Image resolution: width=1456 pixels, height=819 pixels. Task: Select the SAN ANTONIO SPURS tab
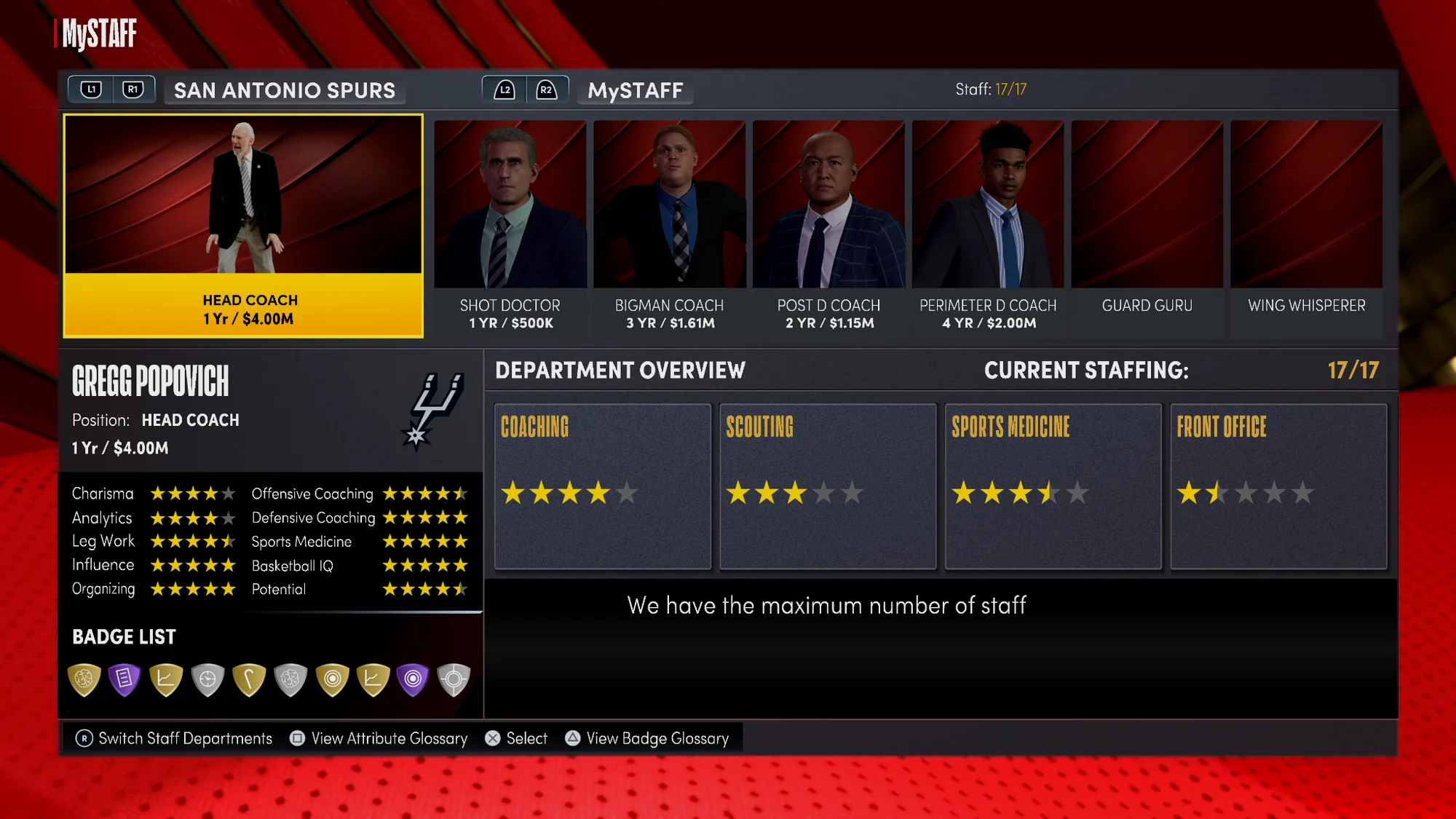(x=284, y=90)
